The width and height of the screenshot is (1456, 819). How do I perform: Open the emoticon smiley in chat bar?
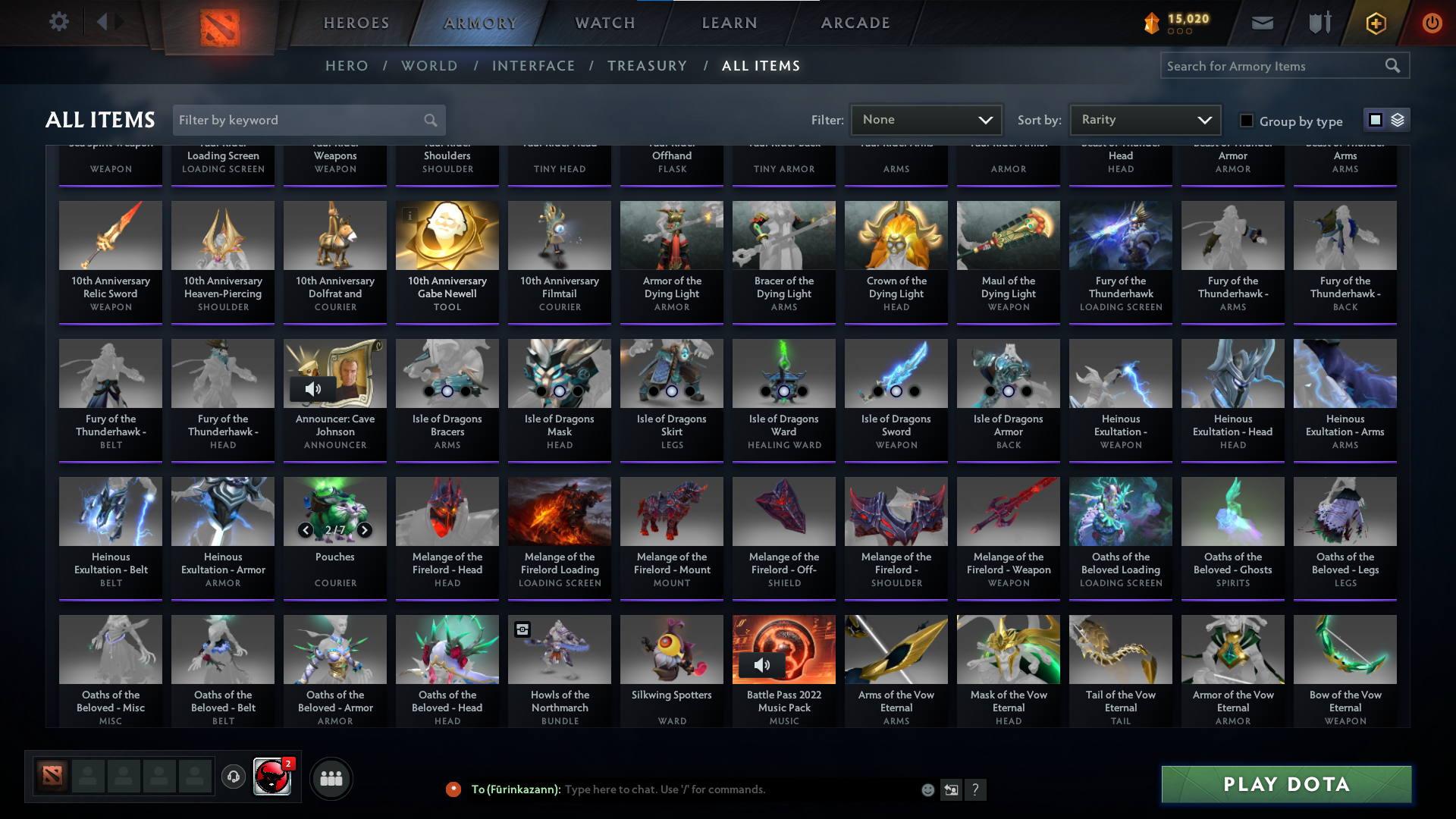click(x=927, y=789)
